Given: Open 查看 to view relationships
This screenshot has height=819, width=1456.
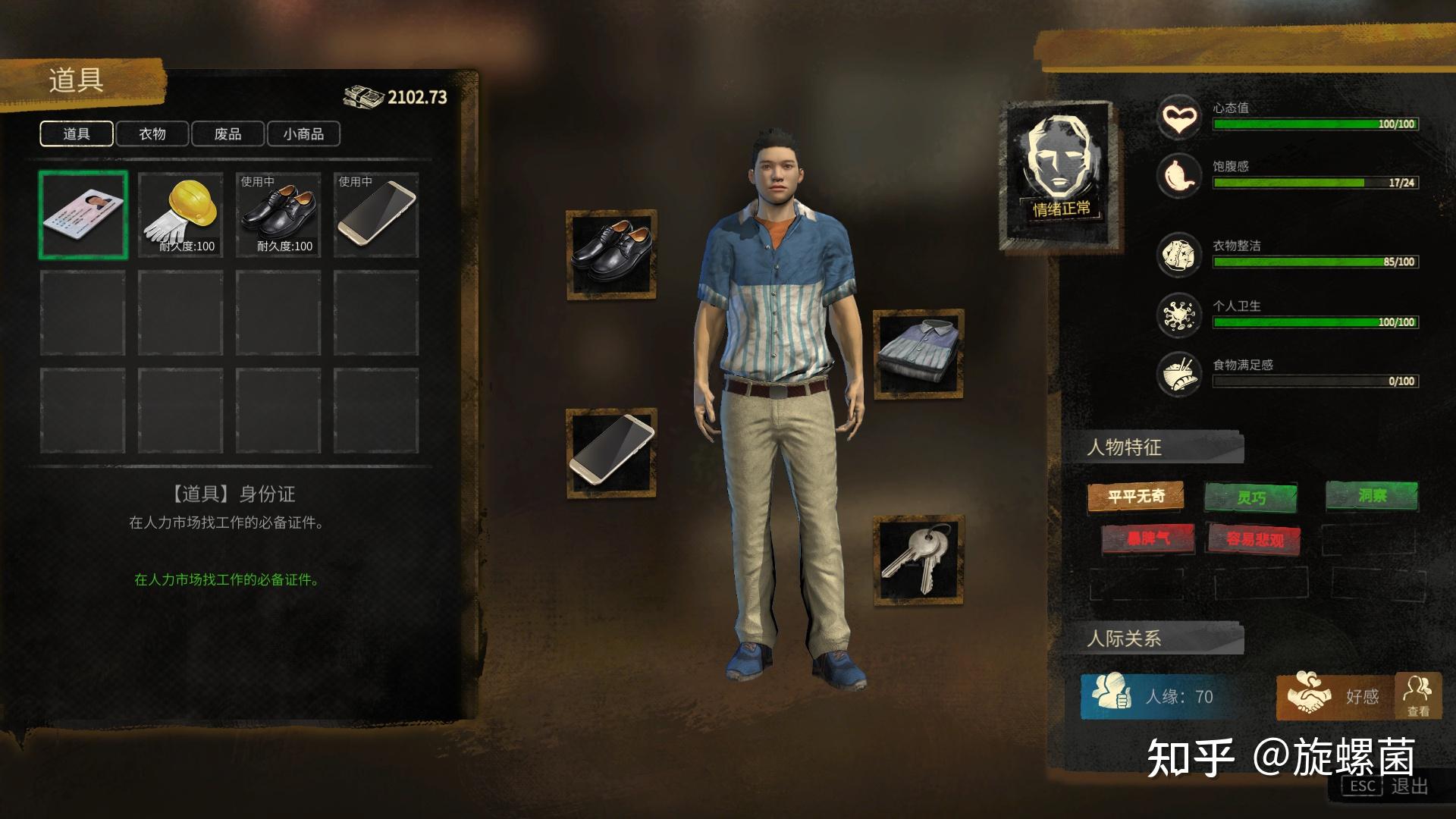Looking at the screenshot, I should click(x=1417, y=696).
